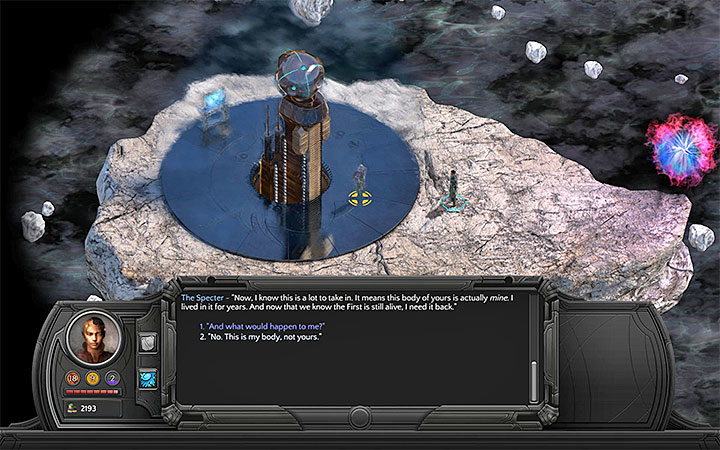Open the grey shield icon beside portrait
This screenshot has width=720, height=450.
[146, 343]
